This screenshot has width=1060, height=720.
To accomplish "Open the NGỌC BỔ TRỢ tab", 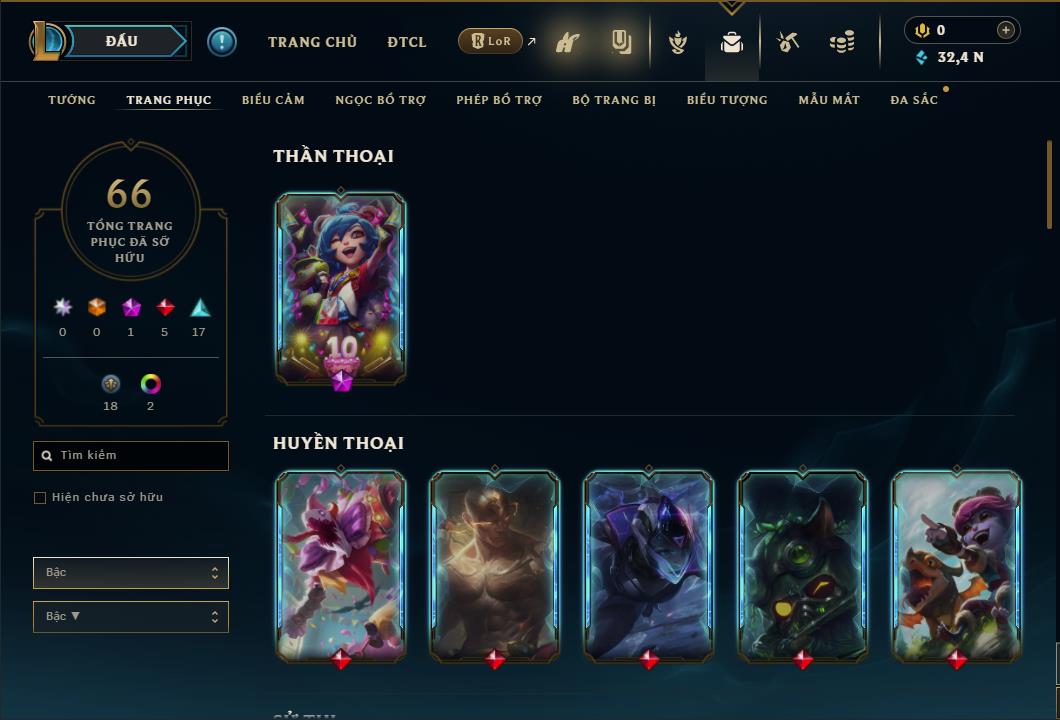I will click(380, 100).
